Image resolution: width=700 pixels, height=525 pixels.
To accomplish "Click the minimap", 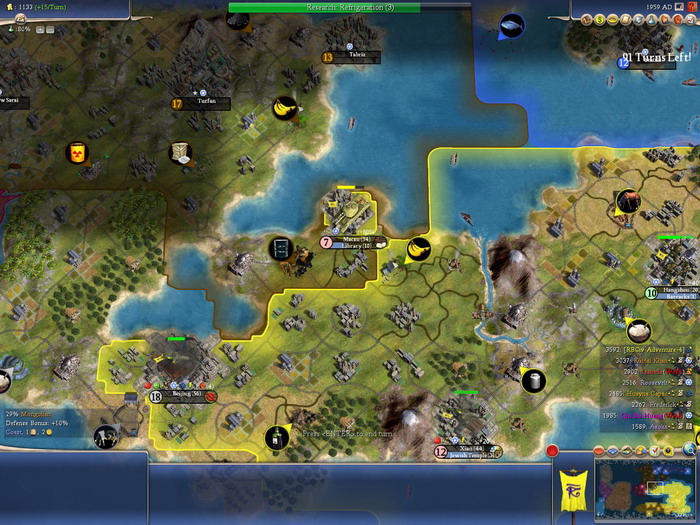I will tap(644, 492).
